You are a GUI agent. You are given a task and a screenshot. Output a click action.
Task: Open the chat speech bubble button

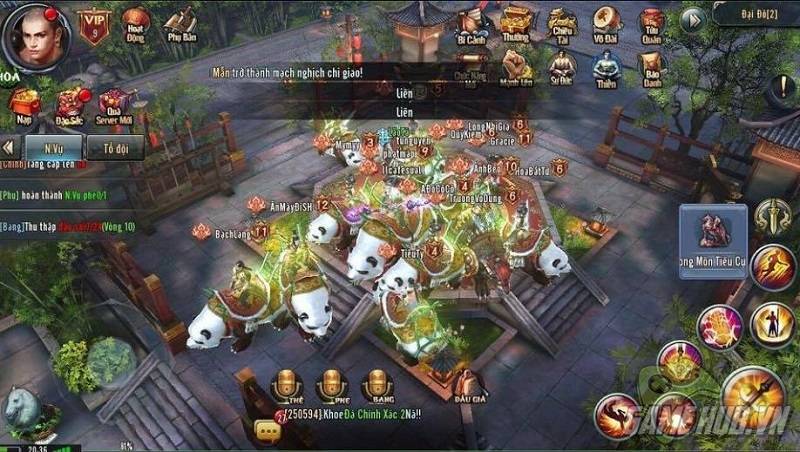click(266, 430)
